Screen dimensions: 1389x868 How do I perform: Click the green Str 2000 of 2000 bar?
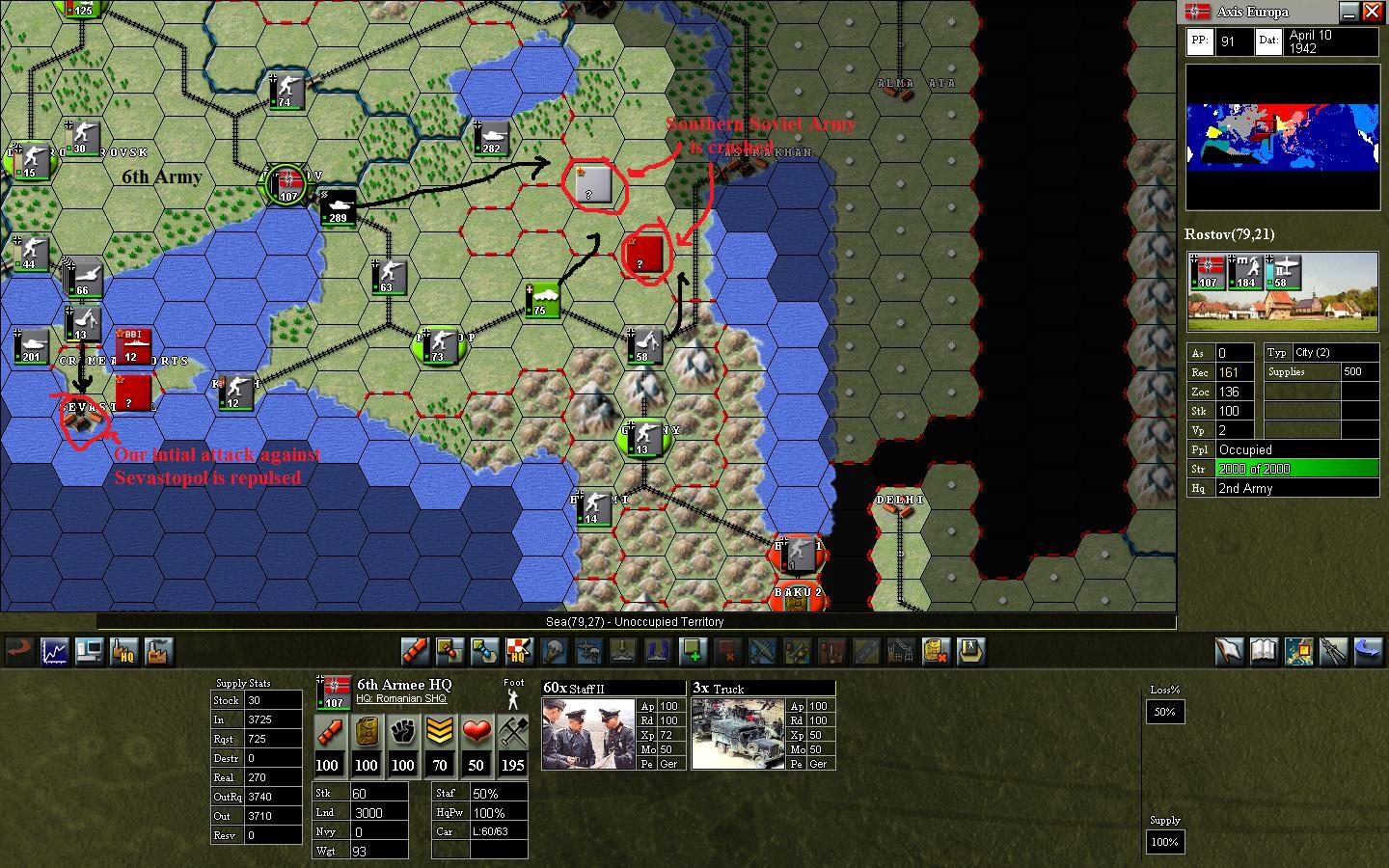(x=1296, y=469)
